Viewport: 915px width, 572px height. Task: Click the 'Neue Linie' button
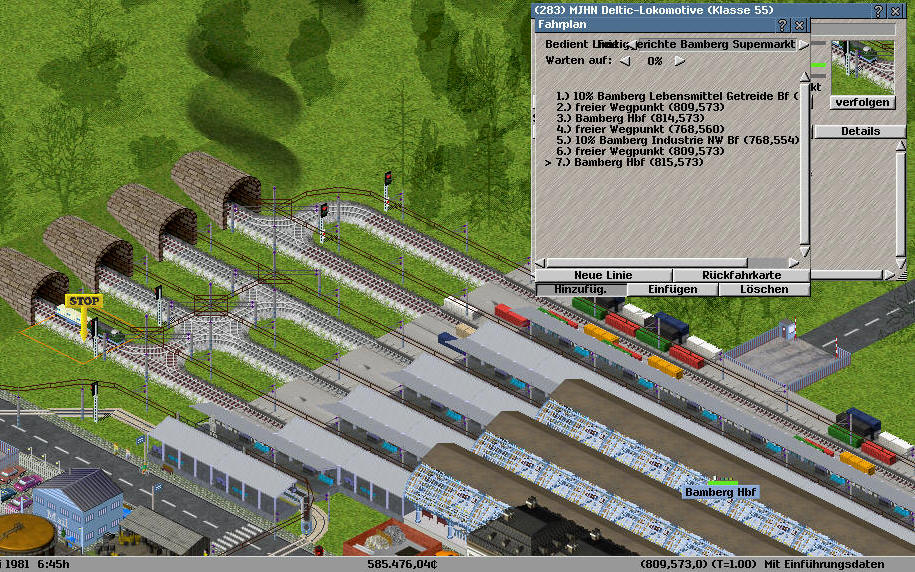tap(603, 275)
